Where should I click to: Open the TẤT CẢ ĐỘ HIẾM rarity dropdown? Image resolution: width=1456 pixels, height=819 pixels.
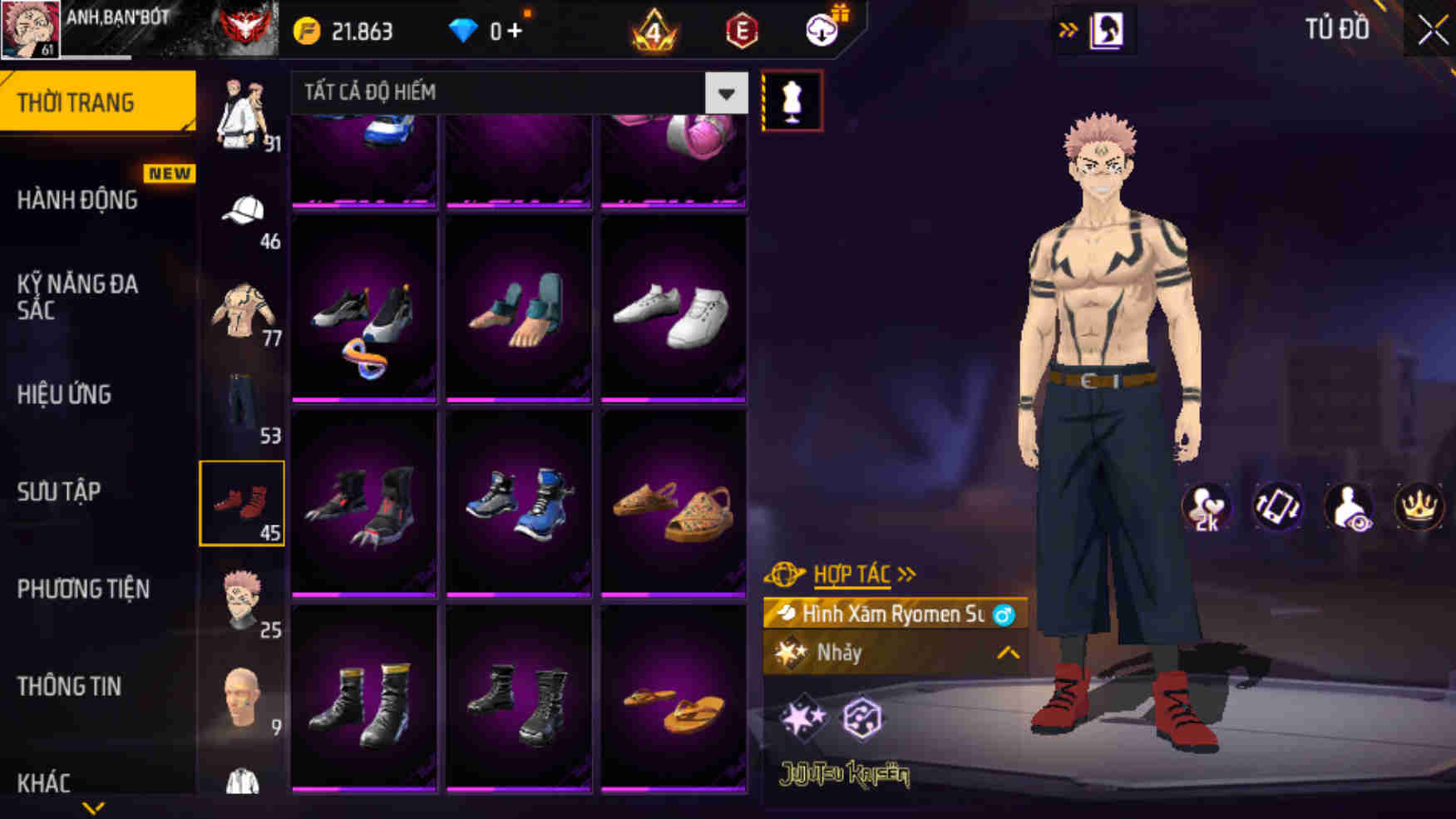point(516,92)
